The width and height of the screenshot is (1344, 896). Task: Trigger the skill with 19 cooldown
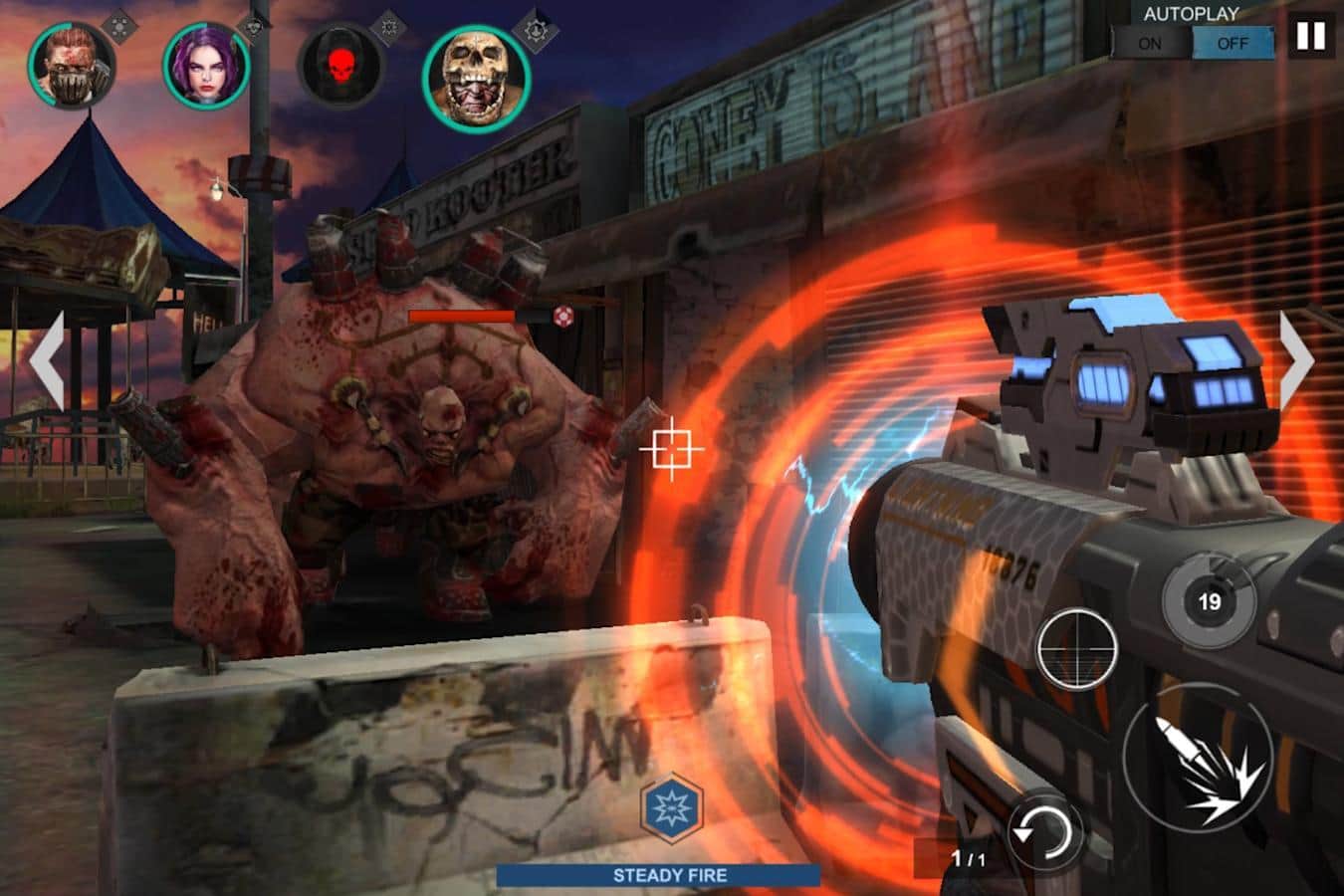[1209, 600]
